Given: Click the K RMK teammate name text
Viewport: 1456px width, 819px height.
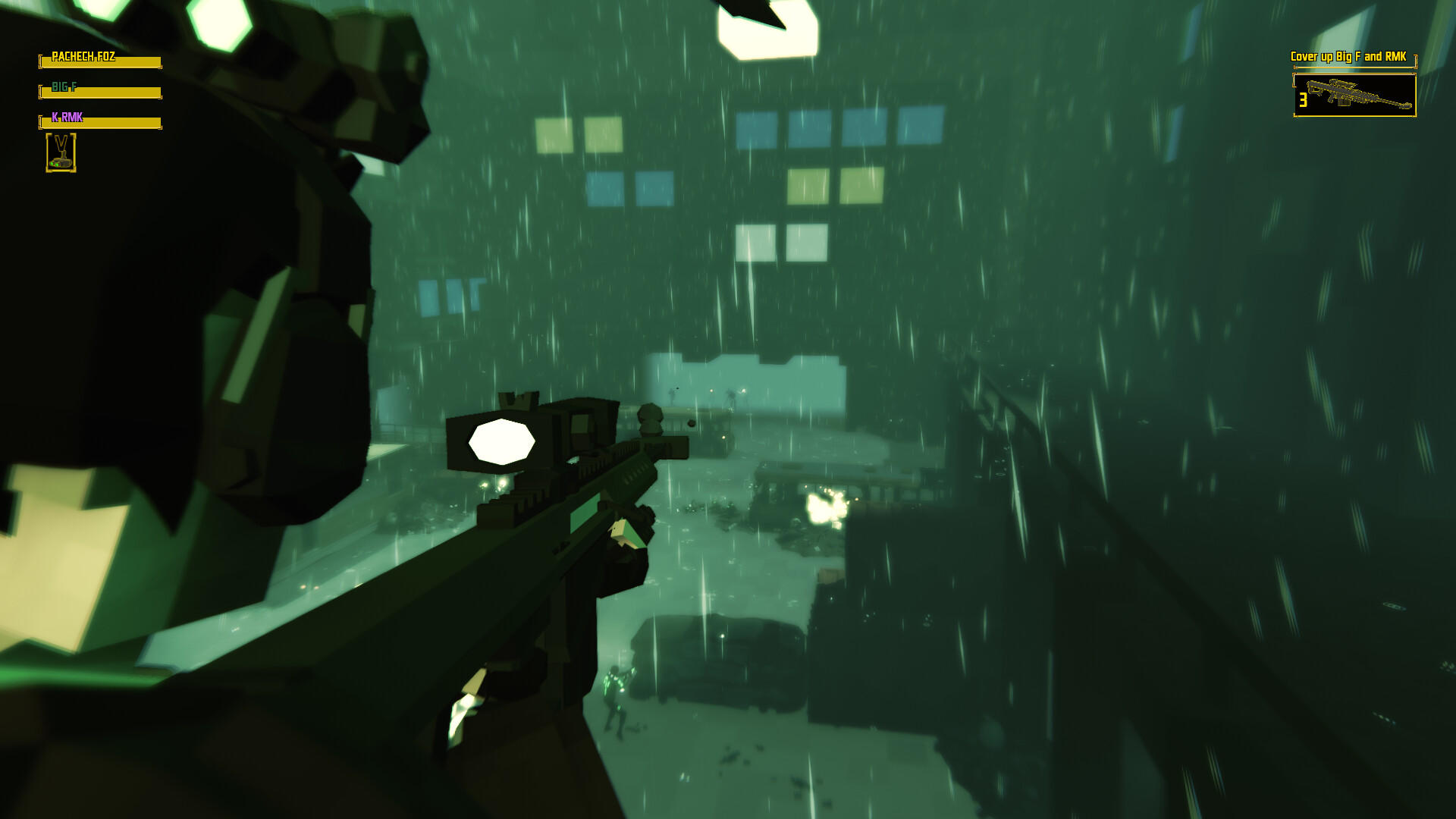Looking at the screenshot, I should pyautogui.click(x=67, y=116).
